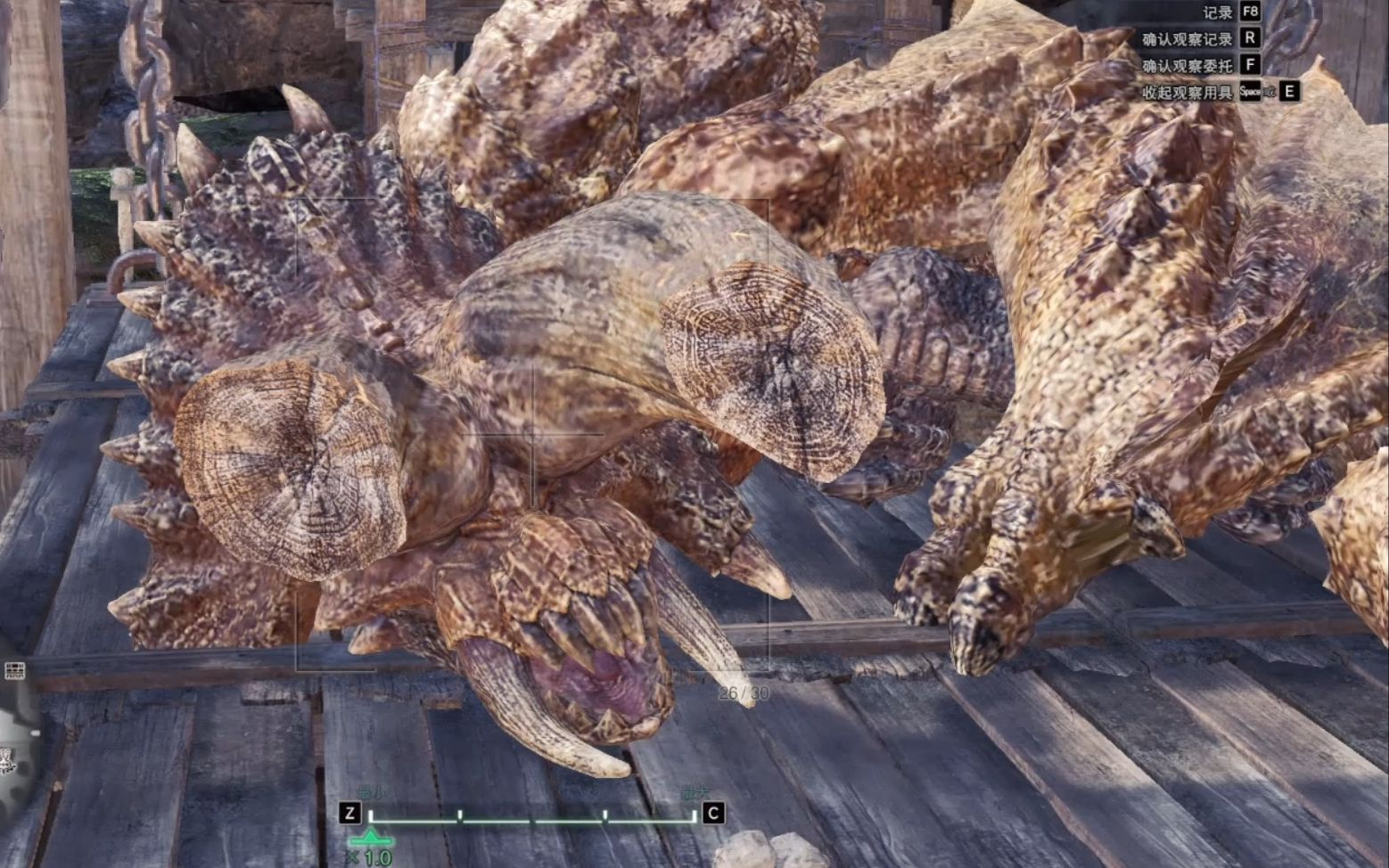Click the observation zoom slider track

tap(532, 817)
